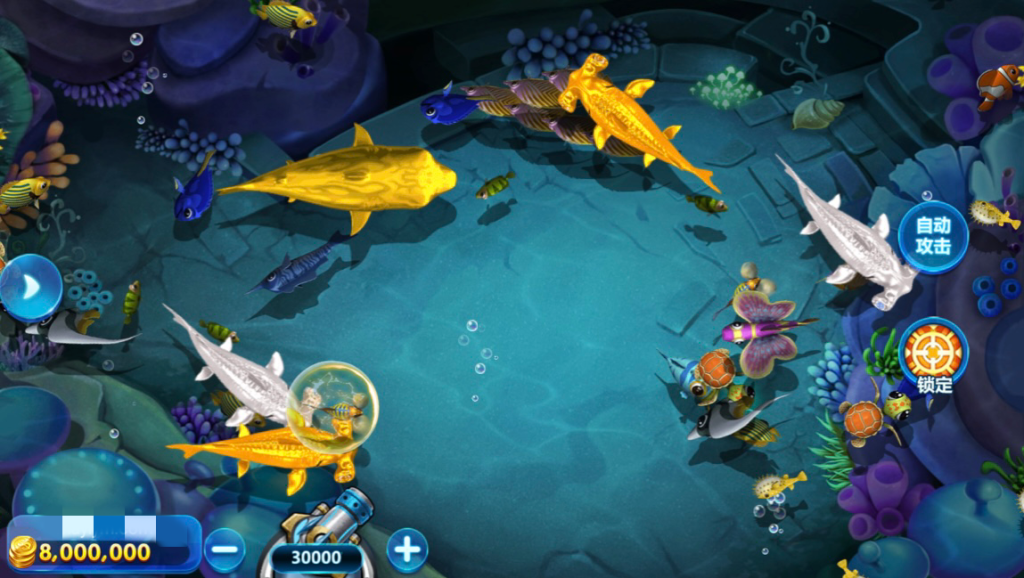Decrease the bet with the minus button
This screenshot has width=1024, height=578.
(225, 550)
